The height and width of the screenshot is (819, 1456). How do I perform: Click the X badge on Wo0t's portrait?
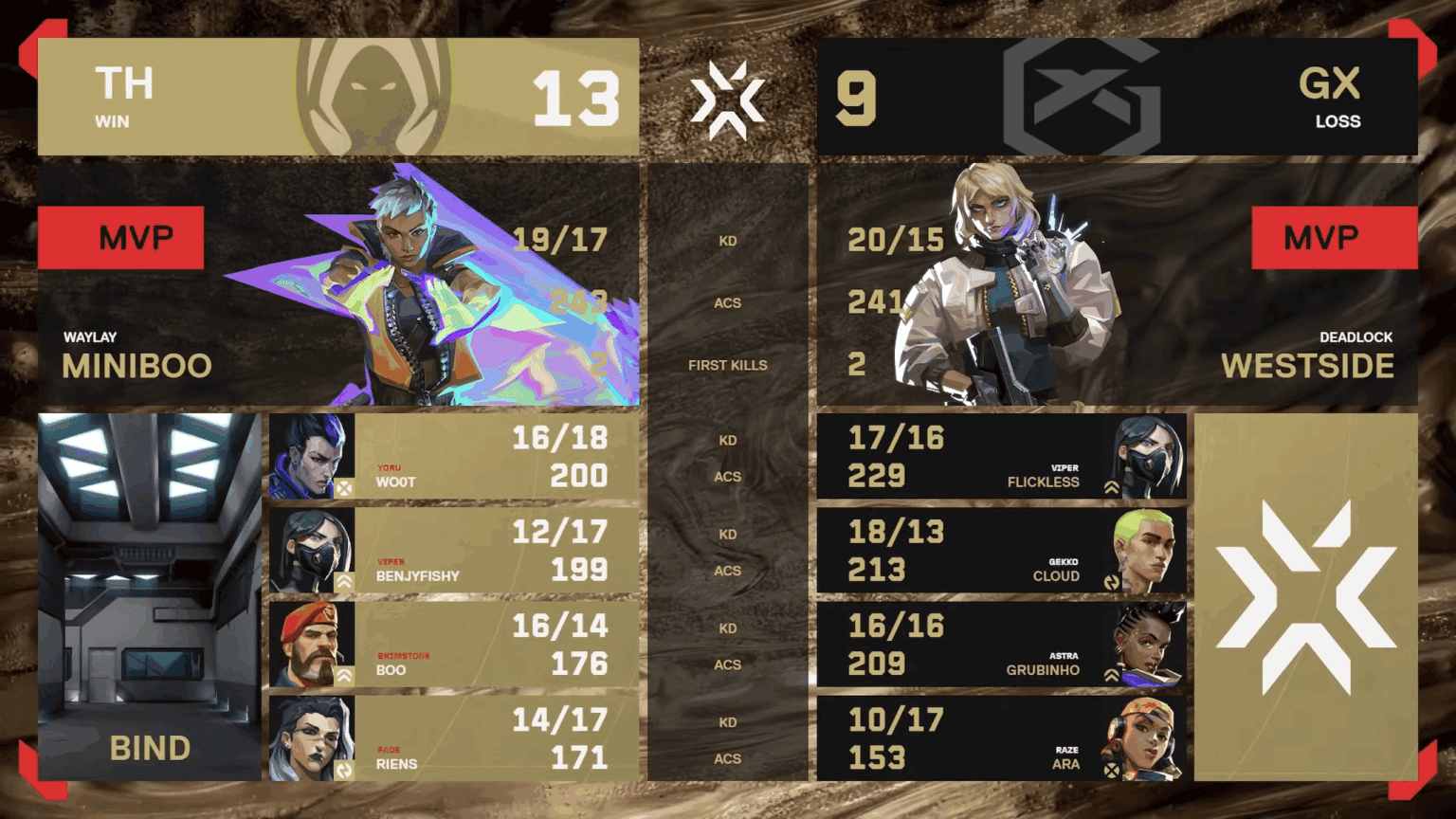coord(343,487)
